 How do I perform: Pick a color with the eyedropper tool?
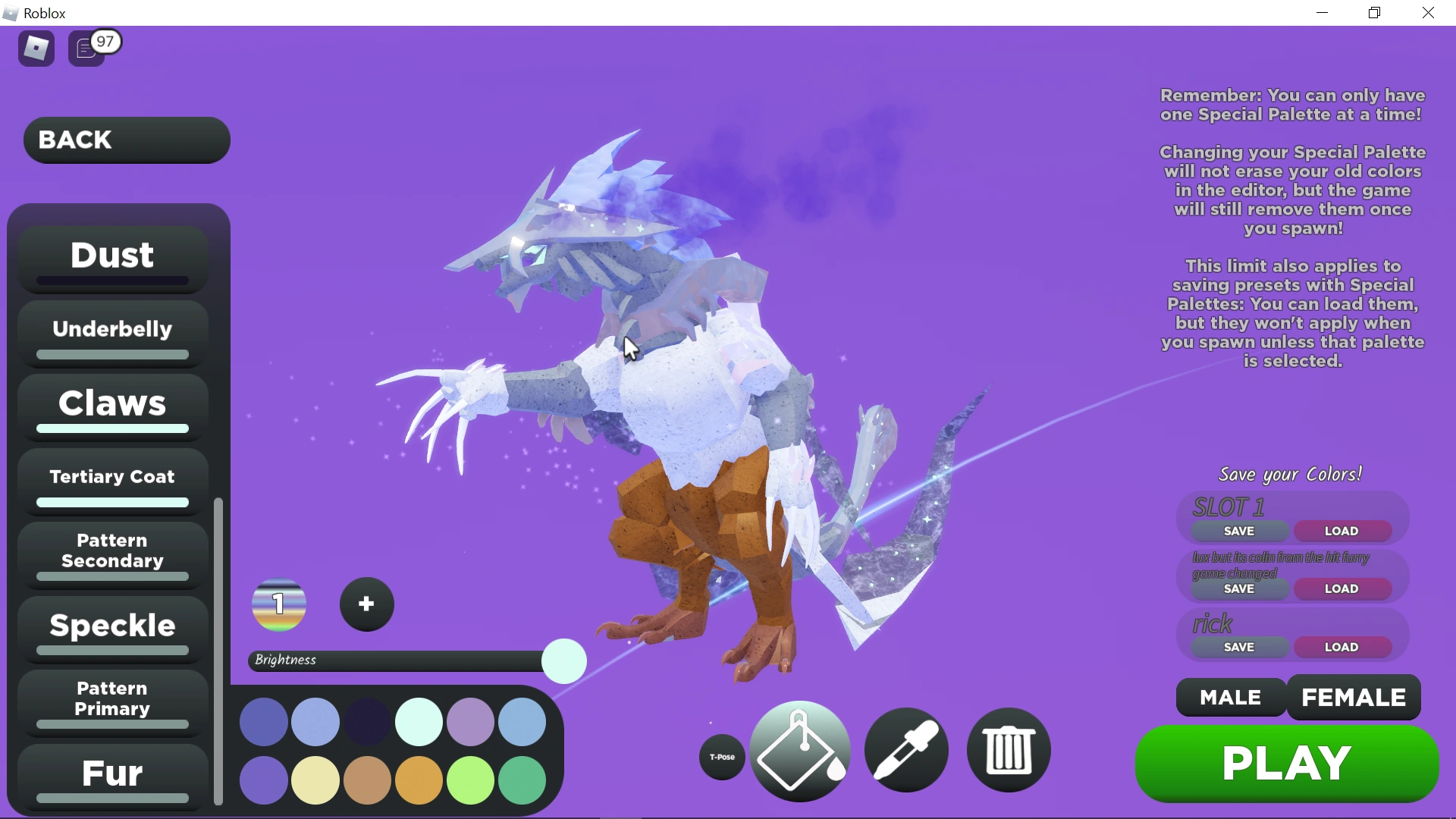pos(907,749)
